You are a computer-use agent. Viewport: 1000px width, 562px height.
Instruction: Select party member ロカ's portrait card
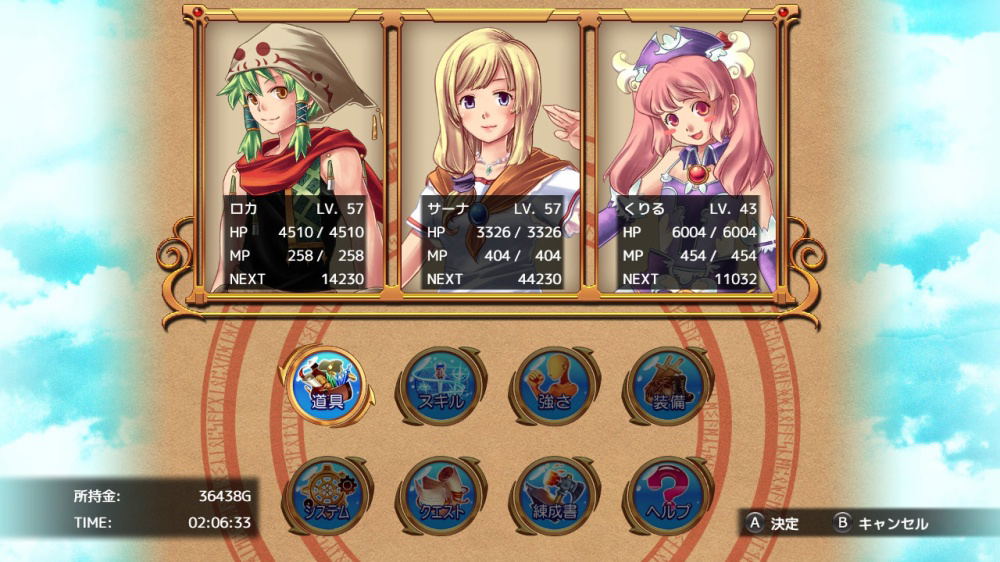pyautogui.click(x=295, y=157)
